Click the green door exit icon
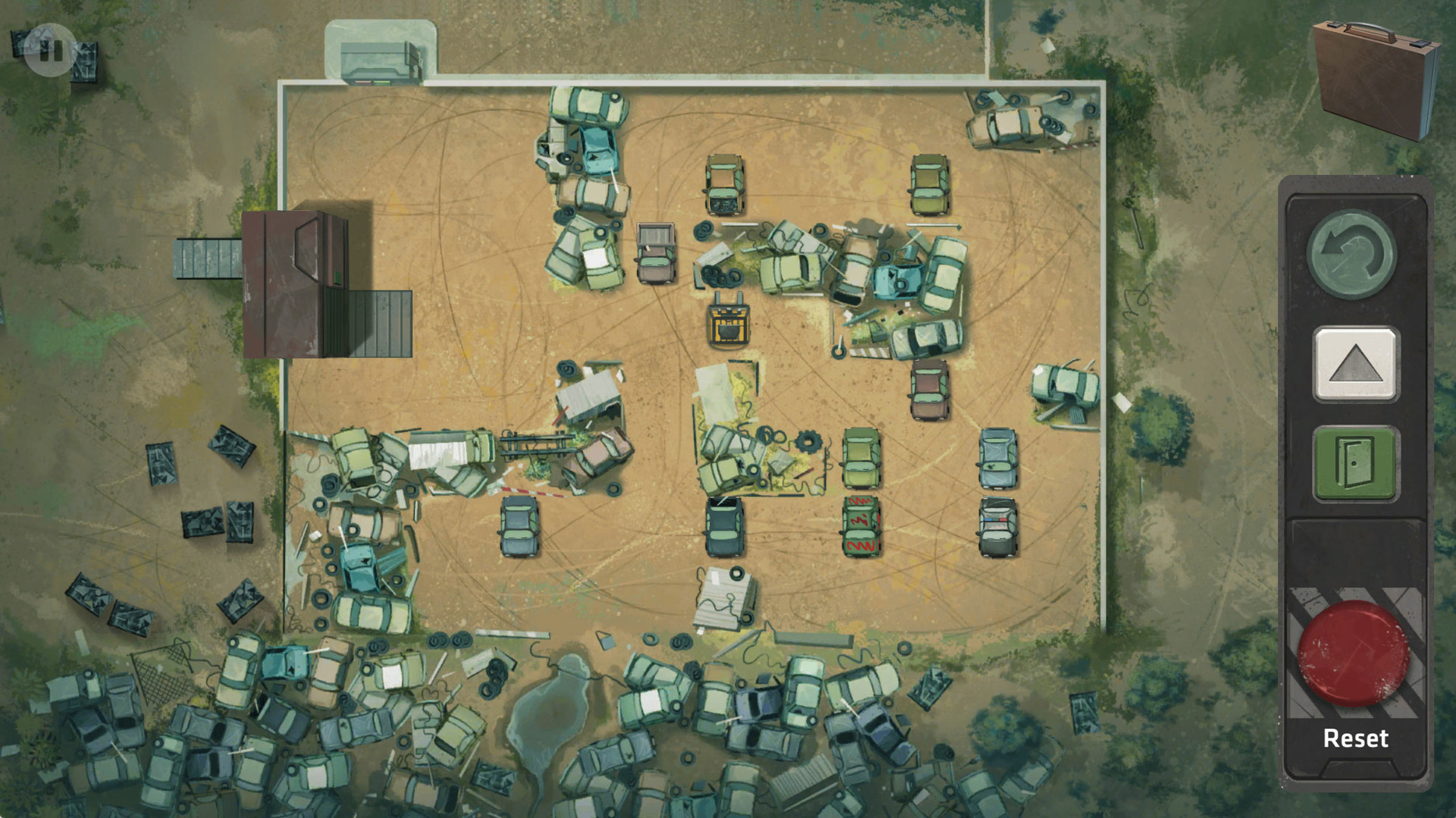The height and width of the screenshot is (818, 1456). (1356, 462)
